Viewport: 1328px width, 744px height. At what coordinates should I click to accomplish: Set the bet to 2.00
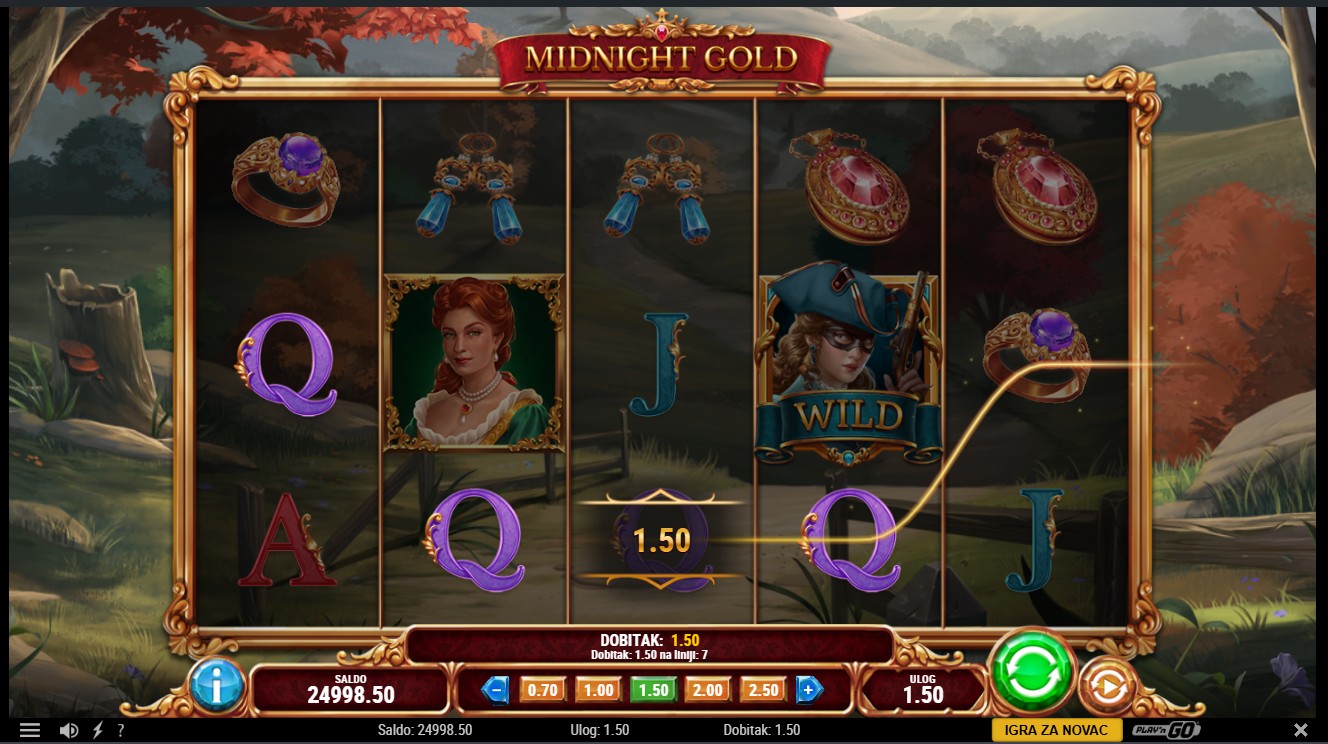[707, 689]
